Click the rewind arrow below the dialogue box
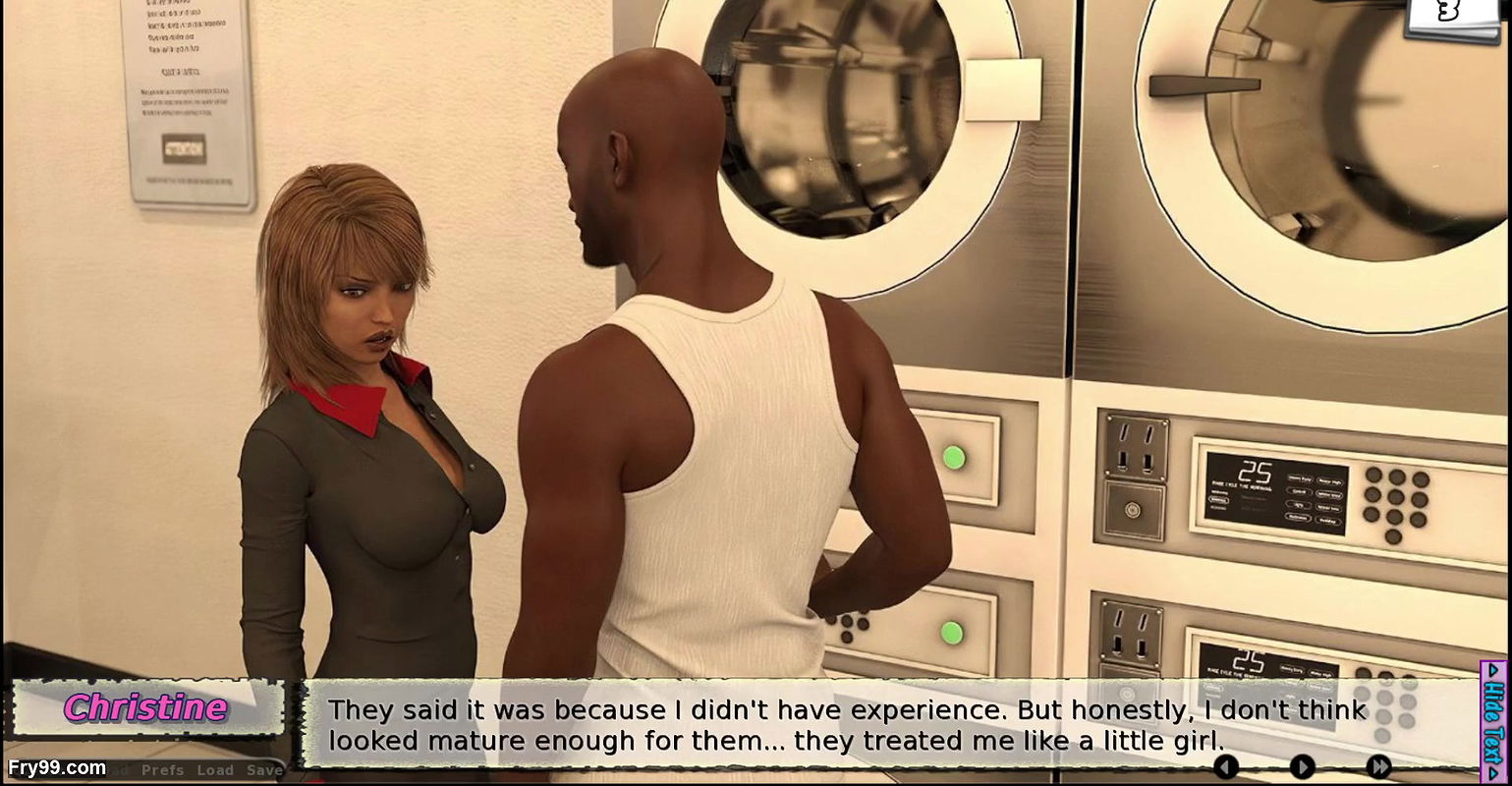Viewport: 1512px width, 786px height. (1226, 765)
